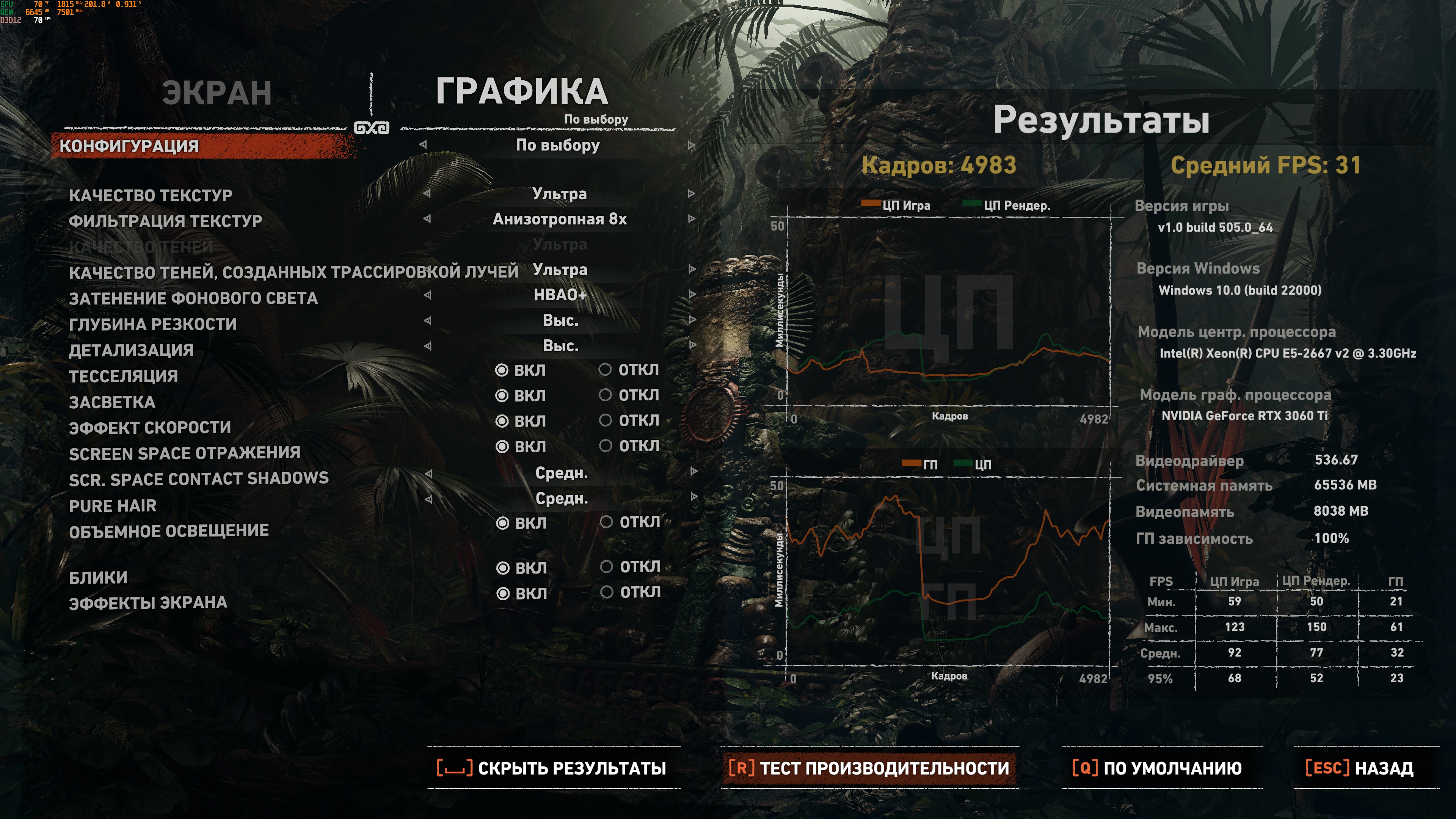
Task: Turn off ЭФФЕКТЫ ЭКРАНА with ОТКЛ
Action: click(607, 592)
